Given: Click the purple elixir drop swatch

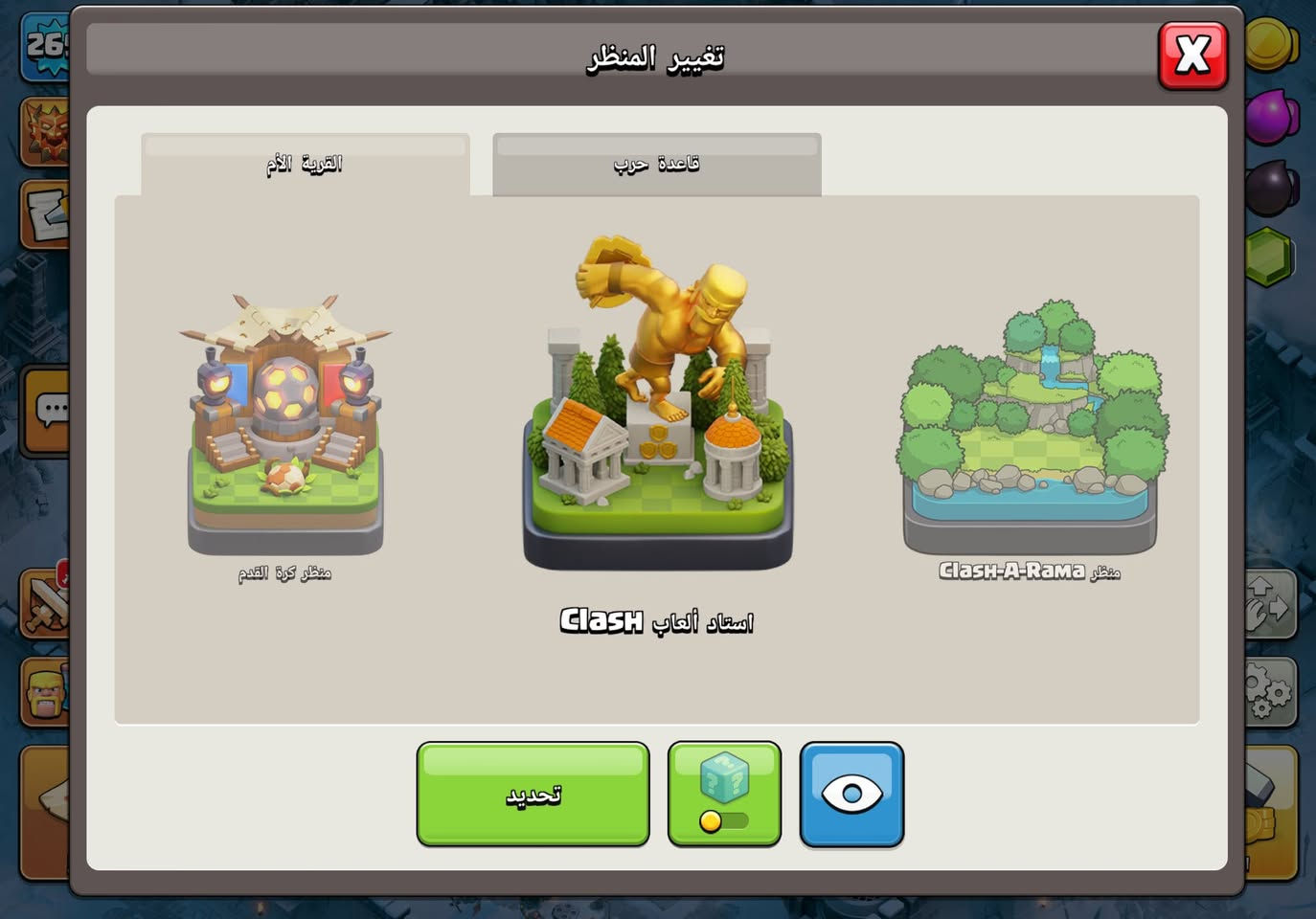Looking at the screenshot, I should pyautogui.click(x=1272, y=113).
